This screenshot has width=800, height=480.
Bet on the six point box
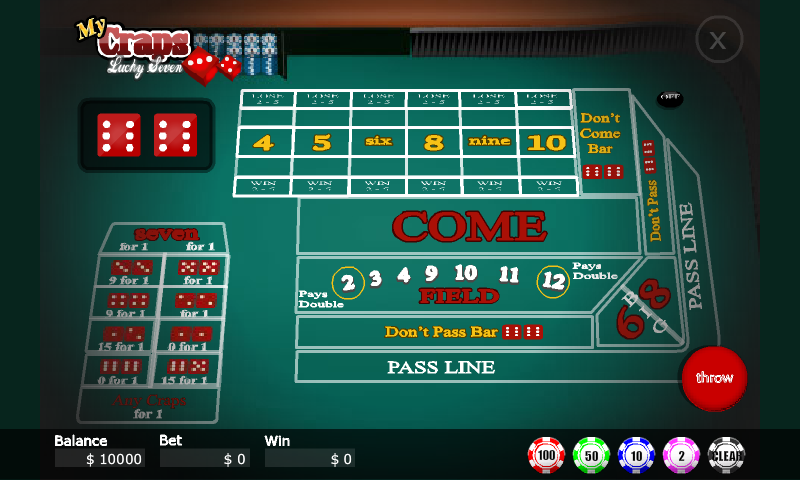(x=378, y=142)
